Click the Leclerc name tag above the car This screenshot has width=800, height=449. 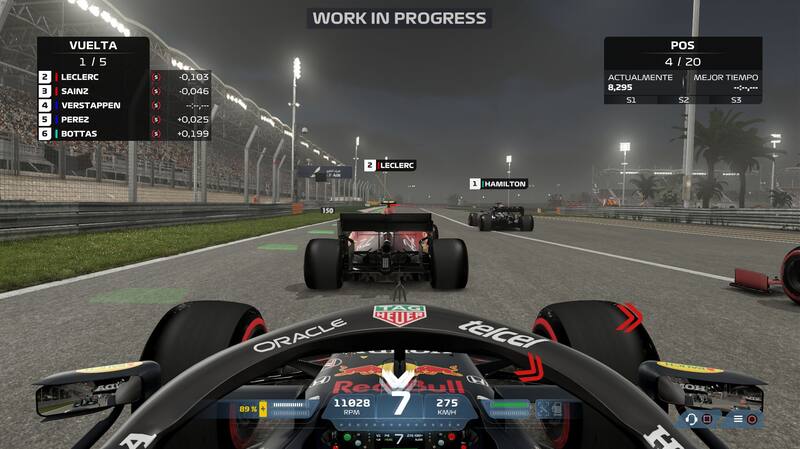click(x=390, y=165)
